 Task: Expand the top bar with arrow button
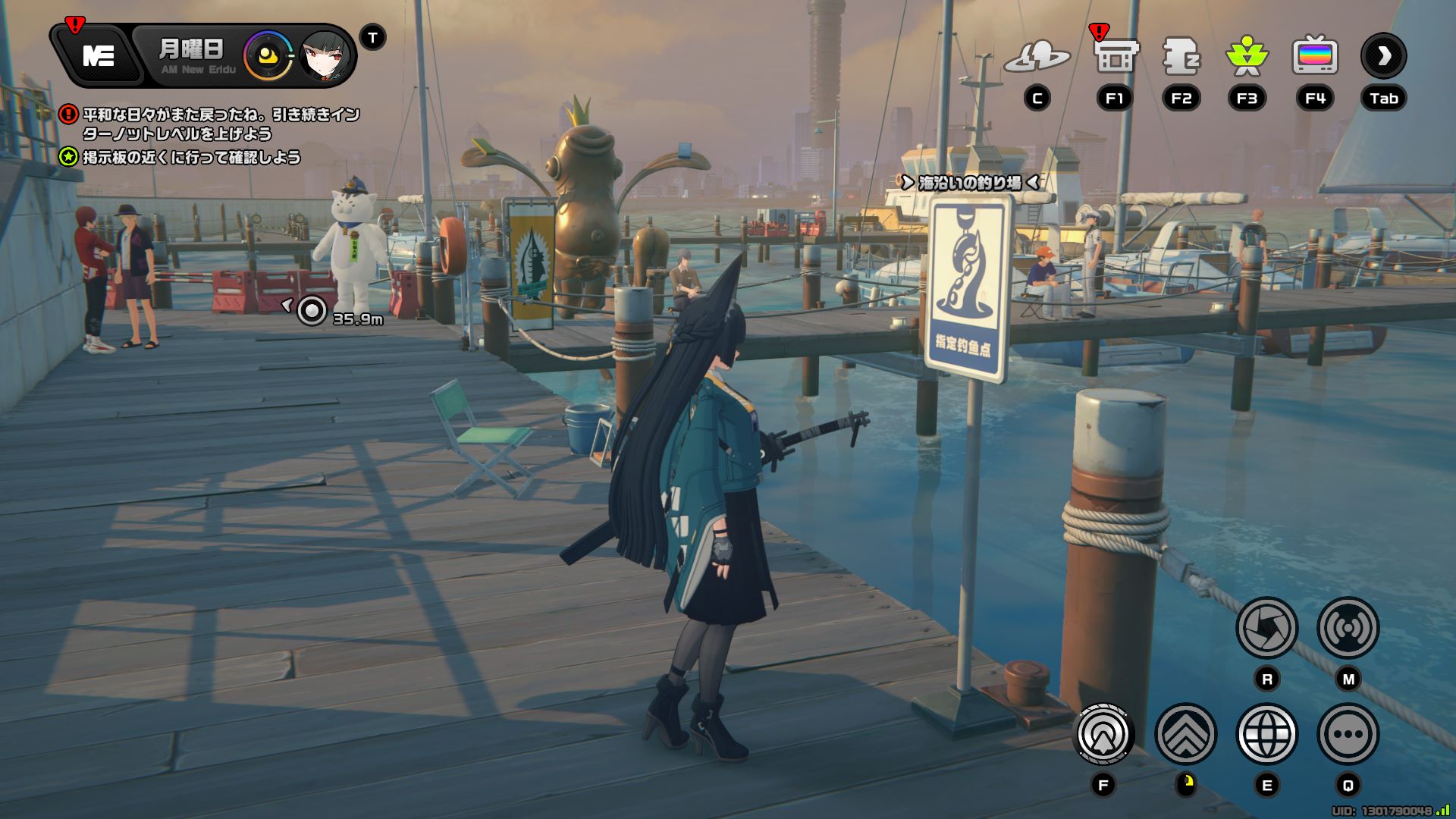click(1383, 56)
